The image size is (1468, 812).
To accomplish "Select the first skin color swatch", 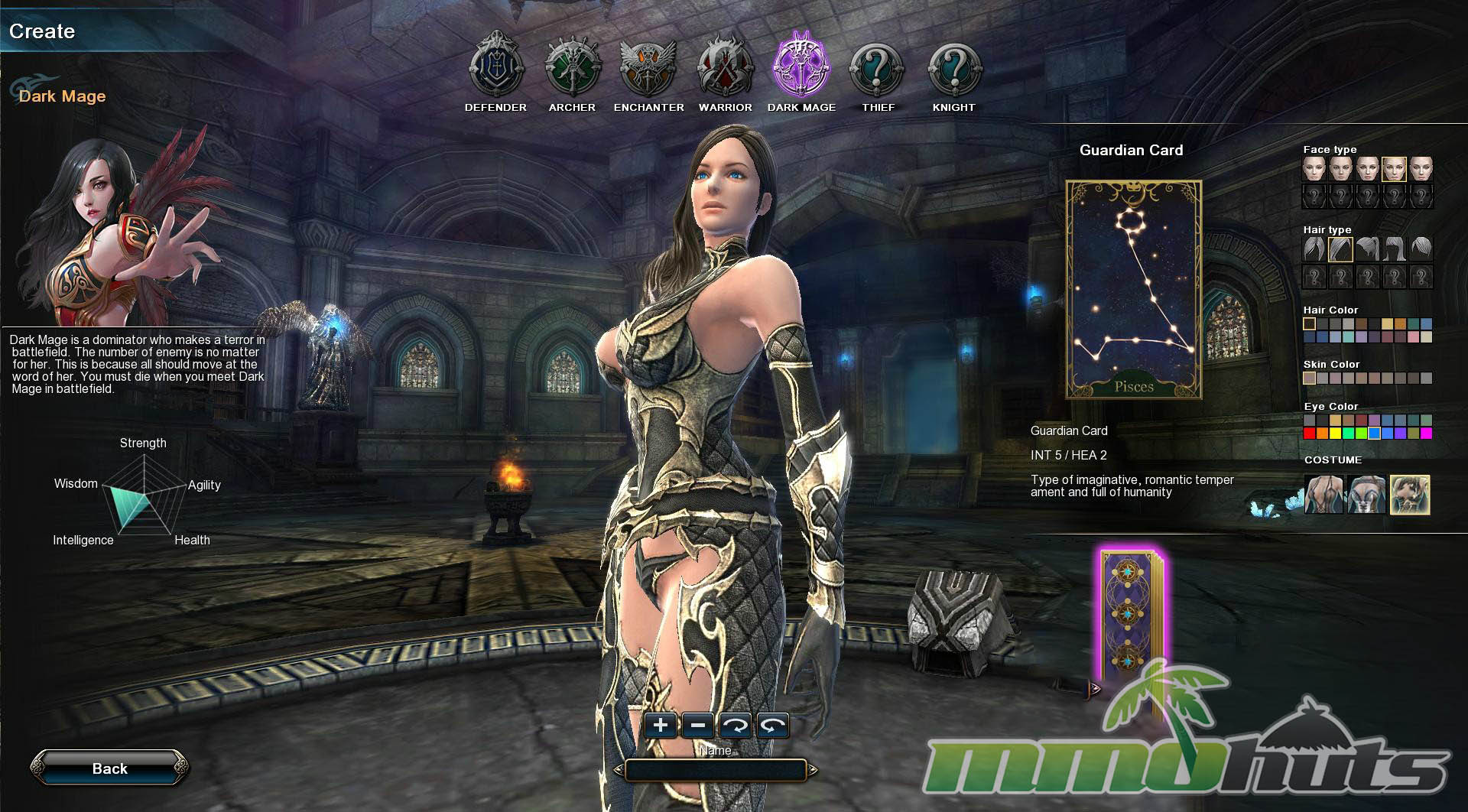I will pyautogui.click(x=1310, y=378).
